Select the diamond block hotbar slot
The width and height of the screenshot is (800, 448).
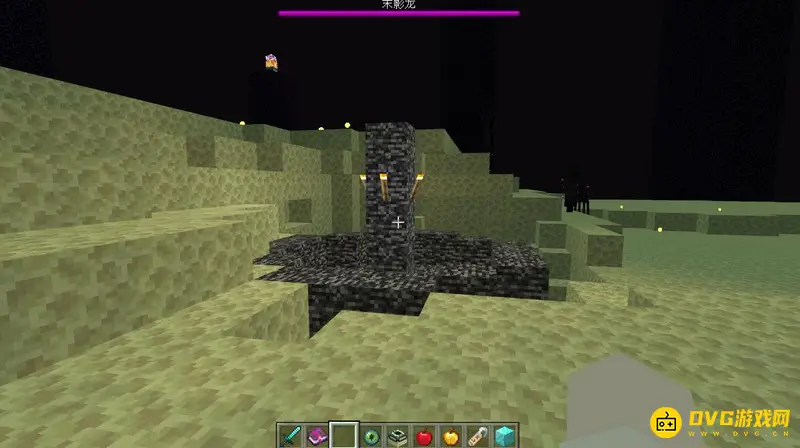tap(504, 435)
